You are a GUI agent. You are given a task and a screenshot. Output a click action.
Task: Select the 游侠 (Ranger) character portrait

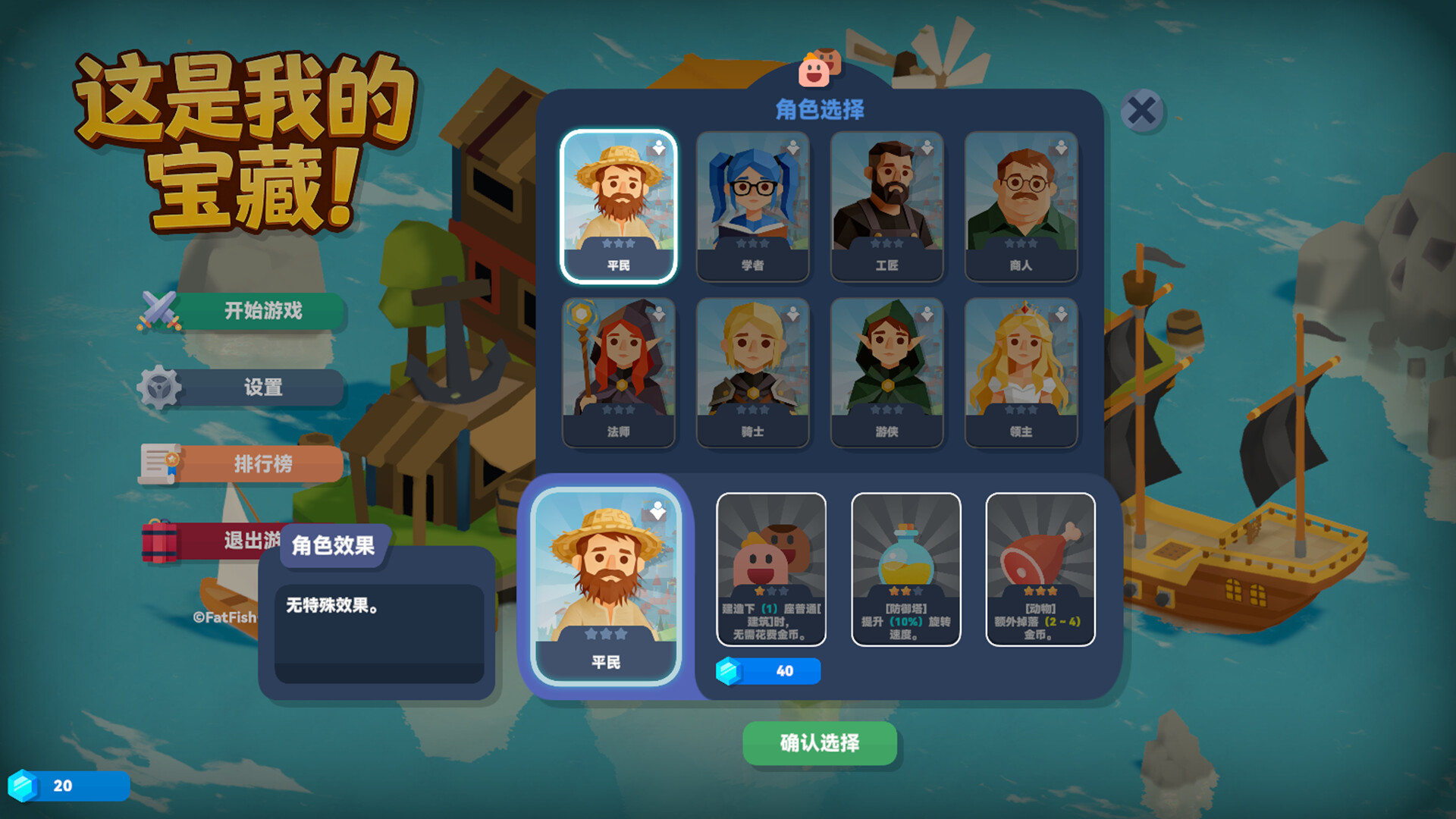pyautogui.click(x=887, y=372)
